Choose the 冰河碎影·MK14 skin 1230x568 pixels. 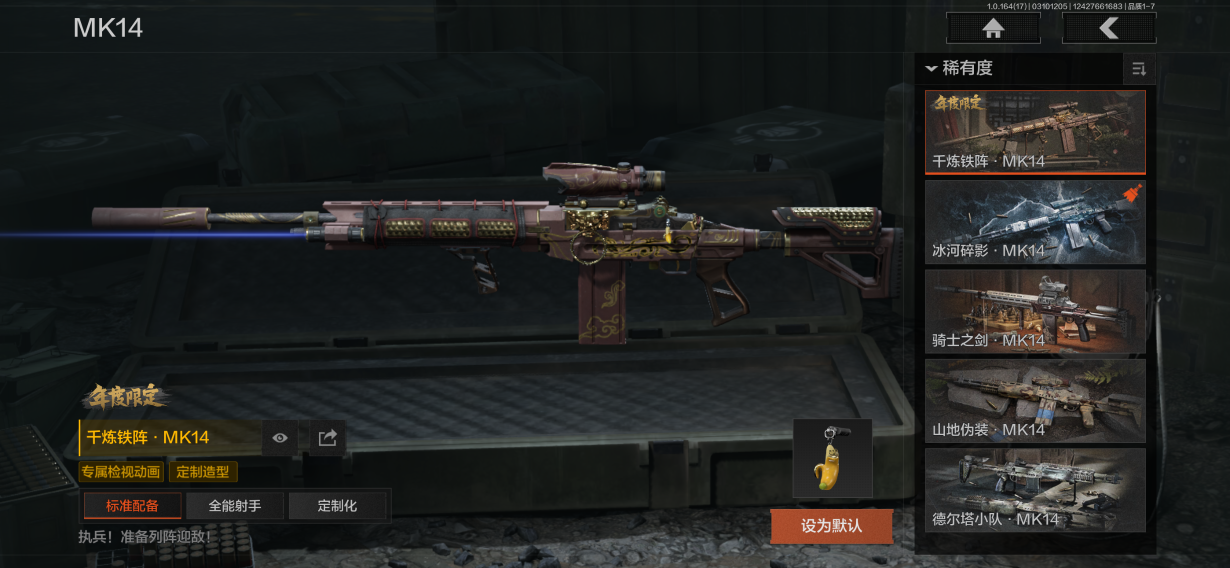pos(1035,221)
